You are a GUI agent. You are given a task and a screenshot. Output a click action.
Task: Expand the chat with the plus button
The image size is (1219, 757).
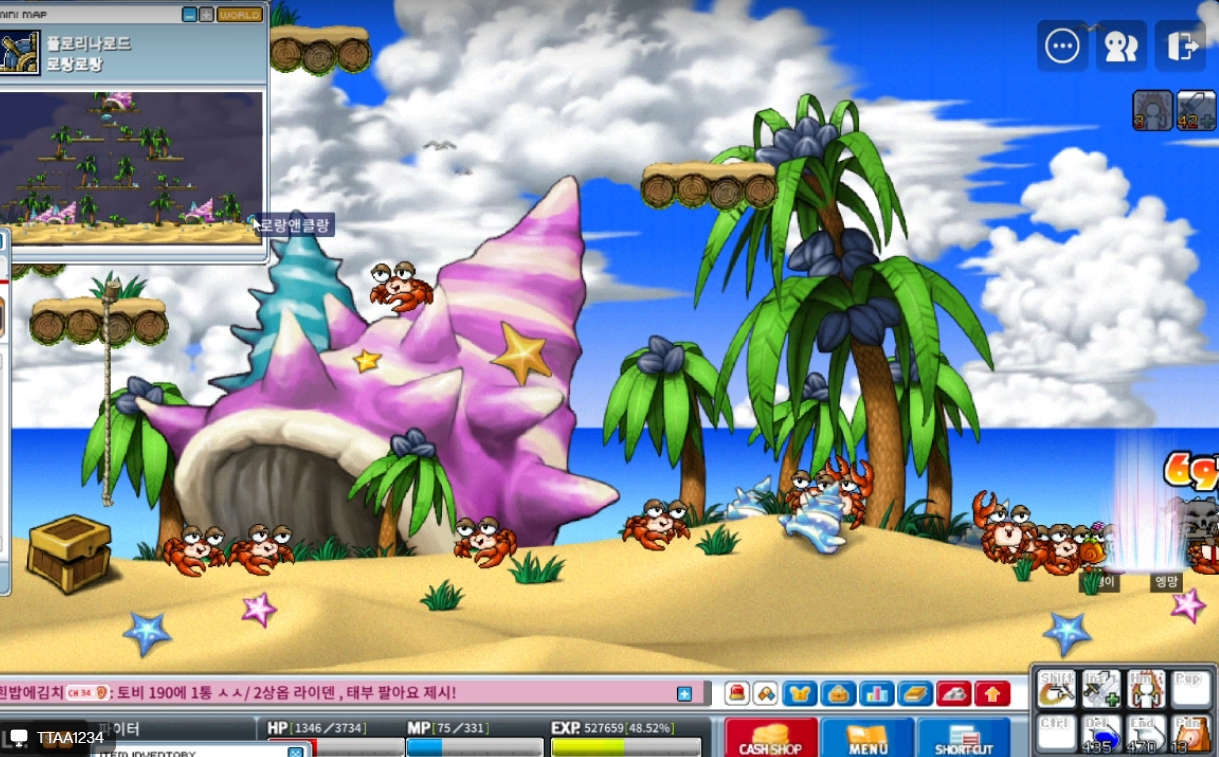coord(684,693)
